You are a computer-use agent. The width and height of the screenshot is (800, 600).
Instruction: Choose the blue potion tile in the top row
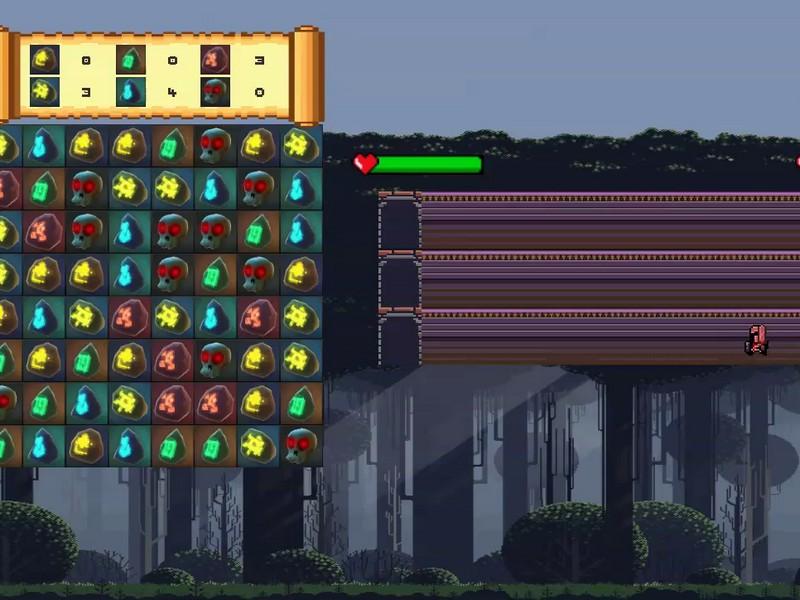pyautogui.click(x=43, y=146)
